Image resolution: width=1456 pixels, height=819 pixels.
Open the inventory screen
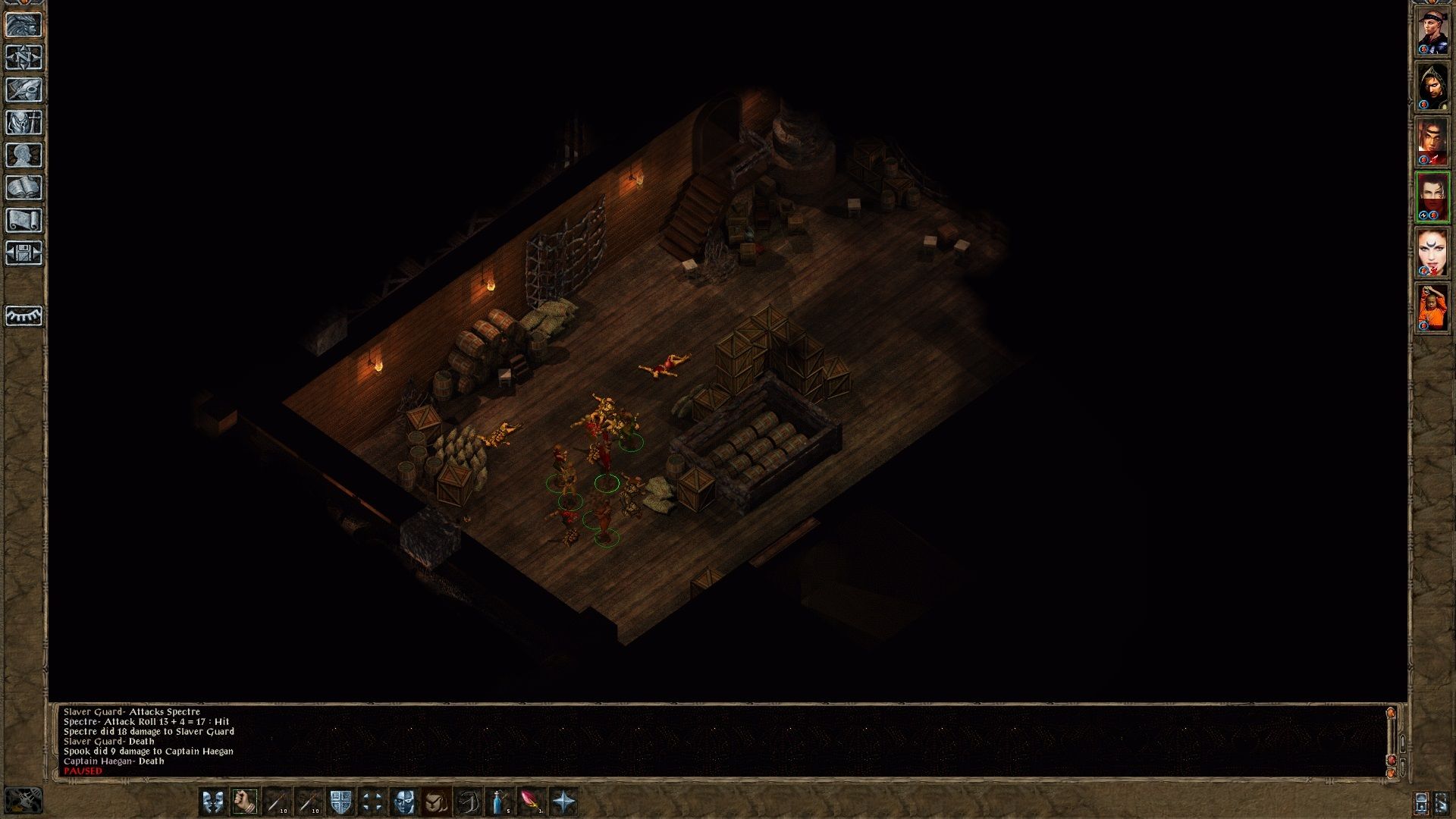coord(24,123)
